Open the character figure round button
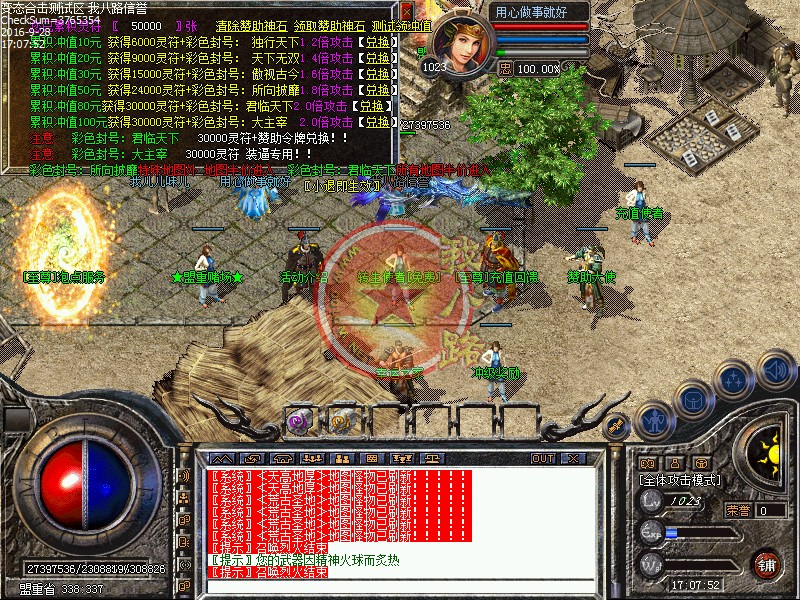The height and width of the screenshot is (600, 800). [x=653, y=420]
